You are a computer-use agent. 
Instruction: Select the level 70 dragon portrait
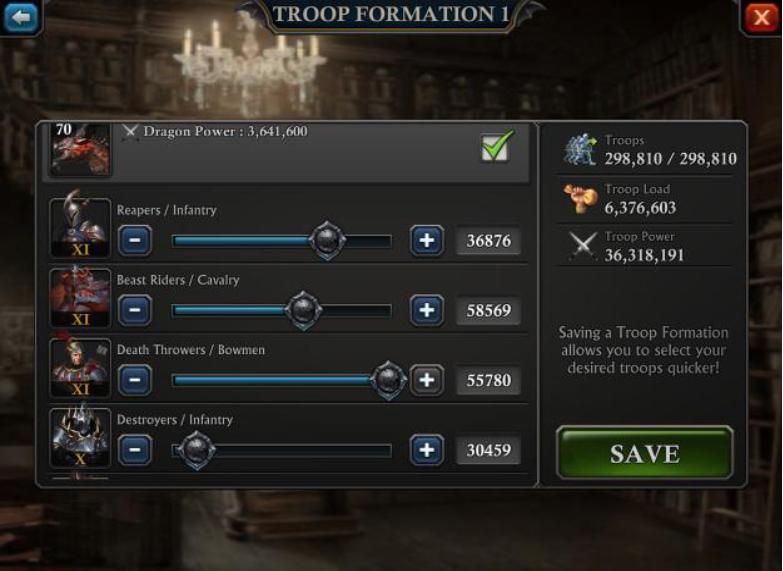pyautogui.click(x=80, y=149)
